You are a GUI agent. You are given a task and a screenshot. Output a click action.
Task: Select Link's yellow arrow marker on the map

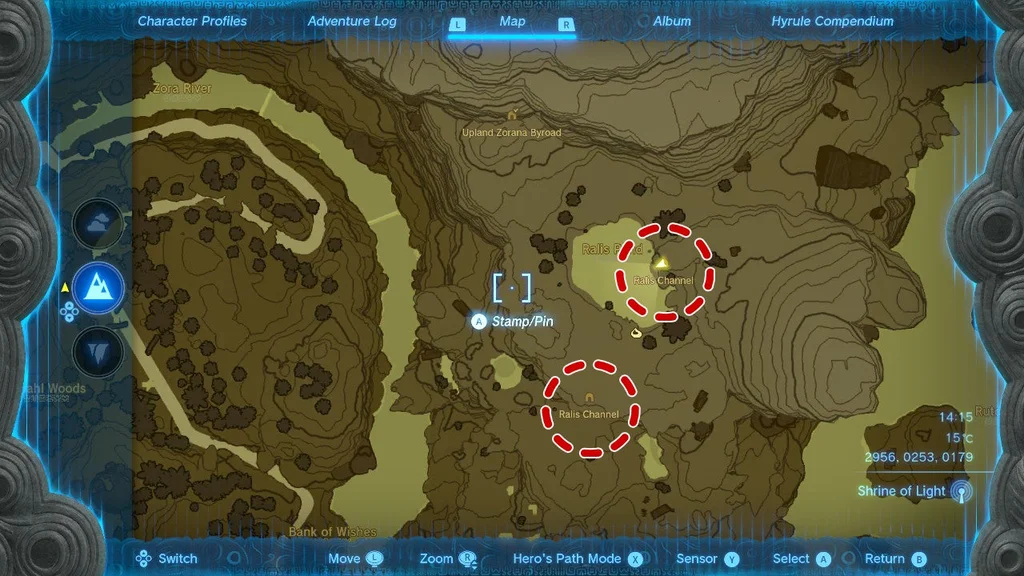click(x=661, y=263)
